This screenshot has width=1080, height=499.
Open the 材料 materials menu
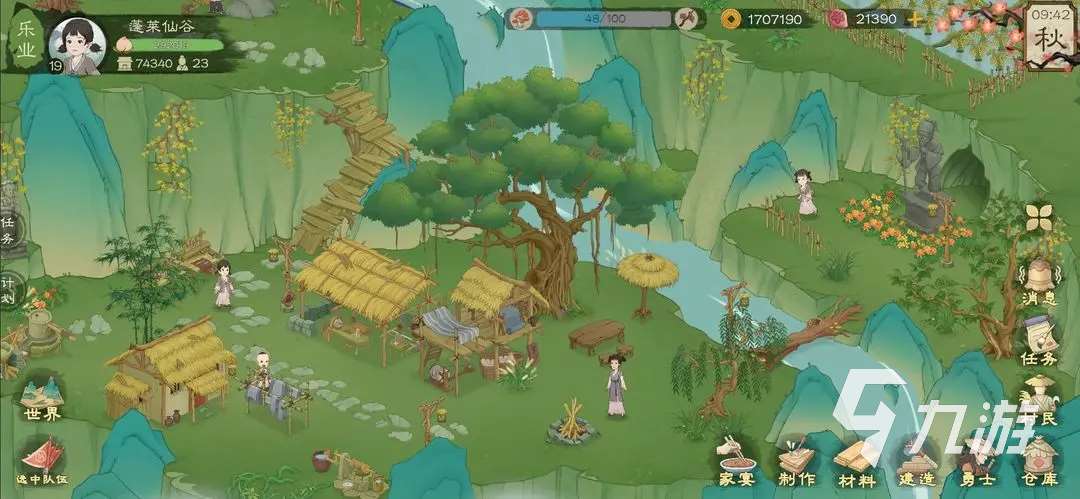tap(855, 461)
